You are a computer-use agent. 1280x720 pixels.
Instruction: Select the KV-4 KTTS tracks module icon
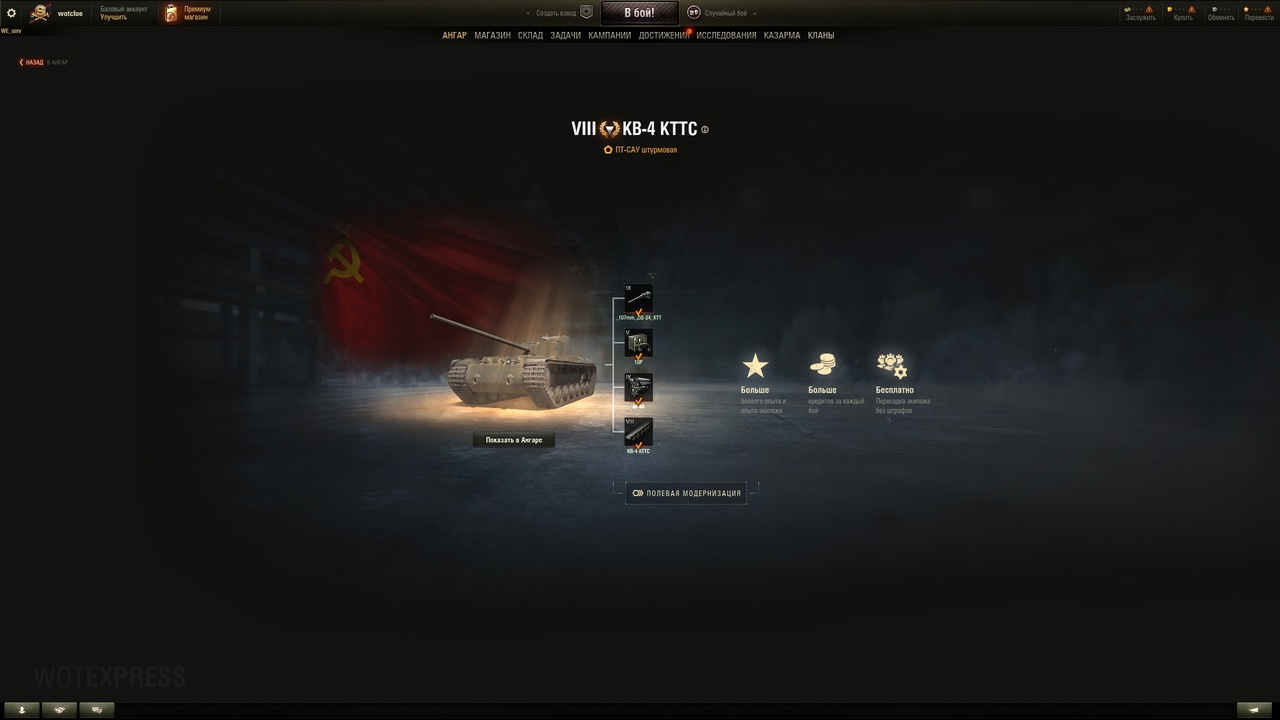click(x=639, y=434)
